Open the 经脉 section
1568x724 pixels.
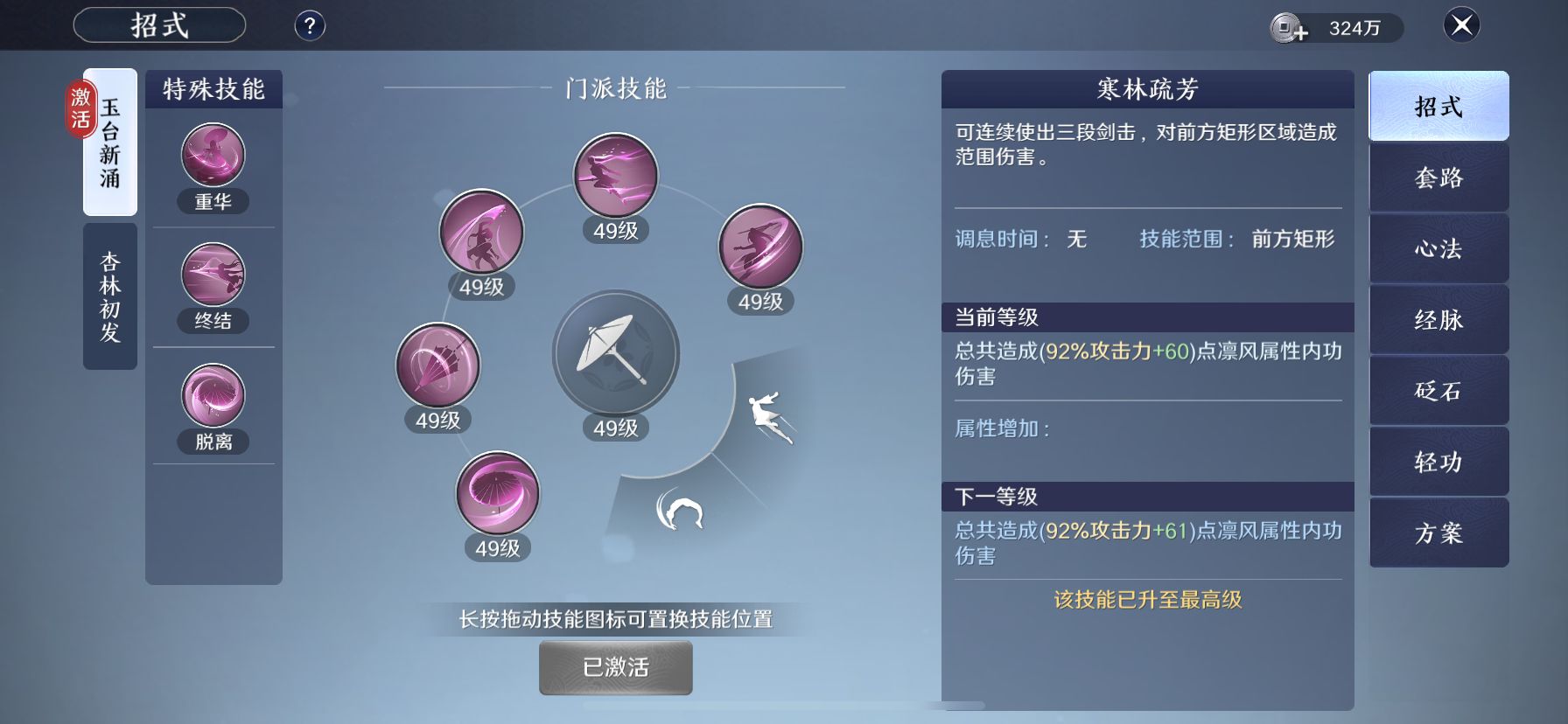click(x=1438, y=319)
